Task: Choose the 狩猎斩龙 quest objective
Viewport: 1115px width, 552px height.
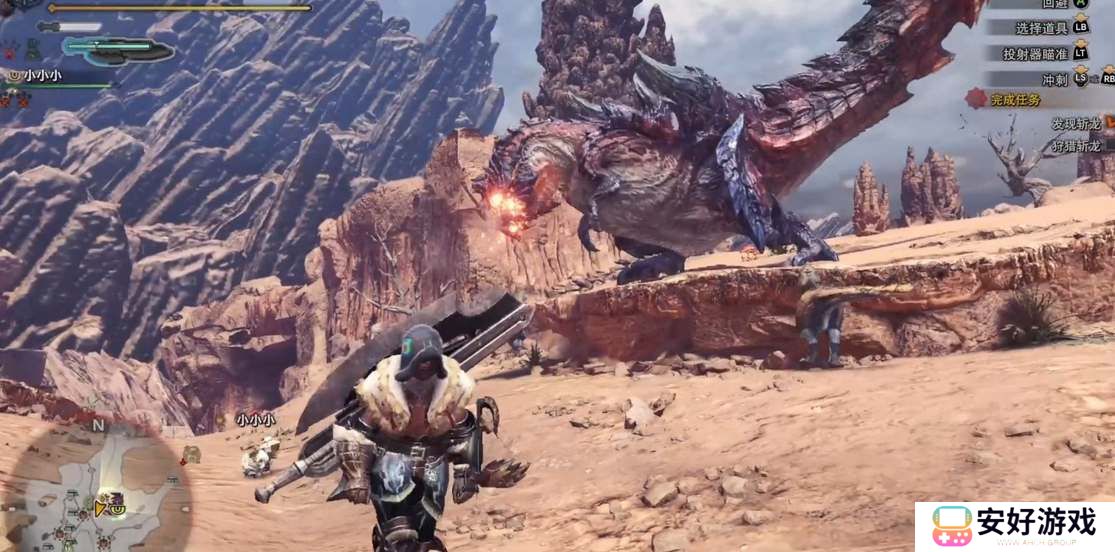Action: (1075, 145)
